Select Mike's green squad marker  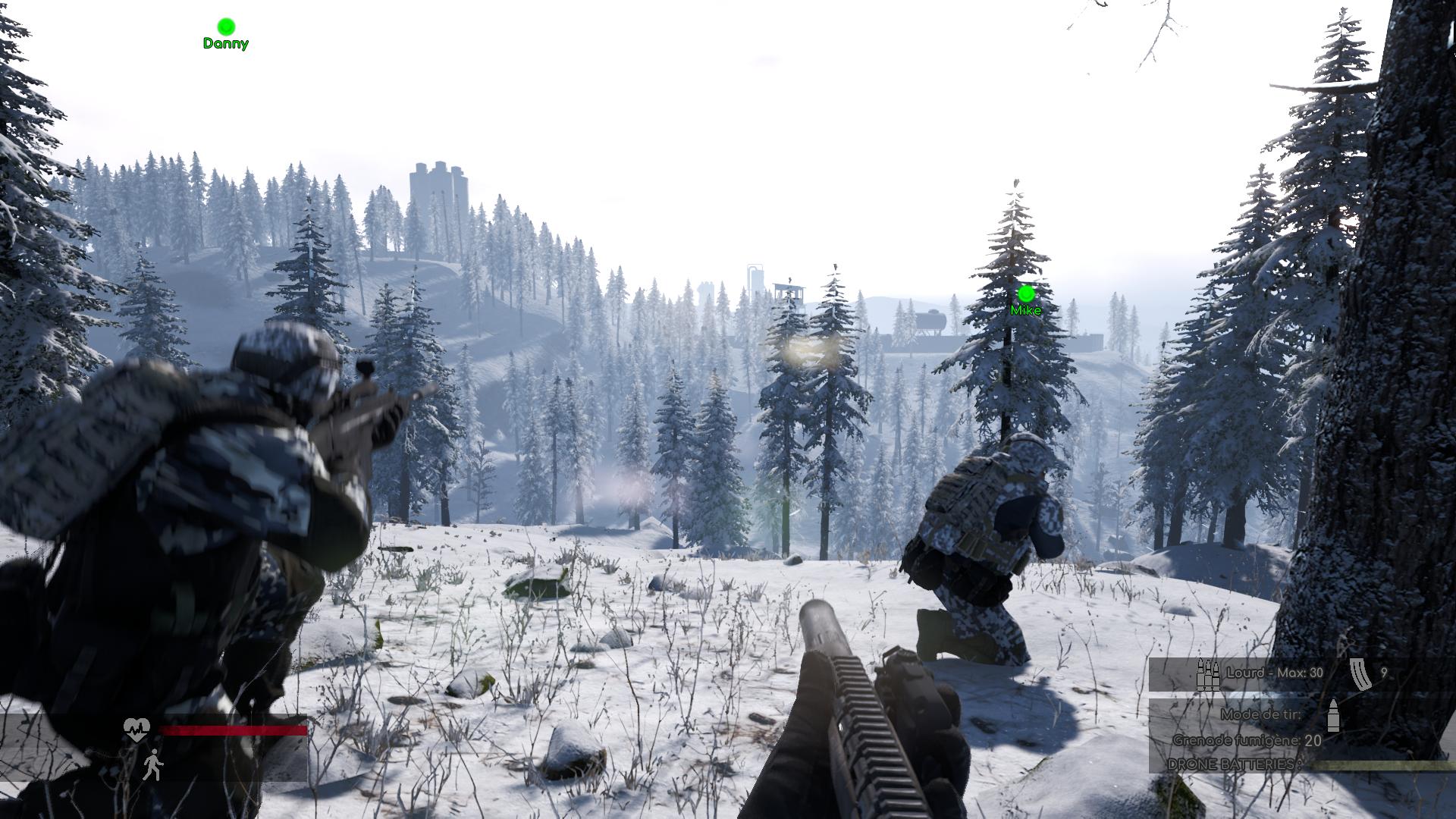[1026, 293]
